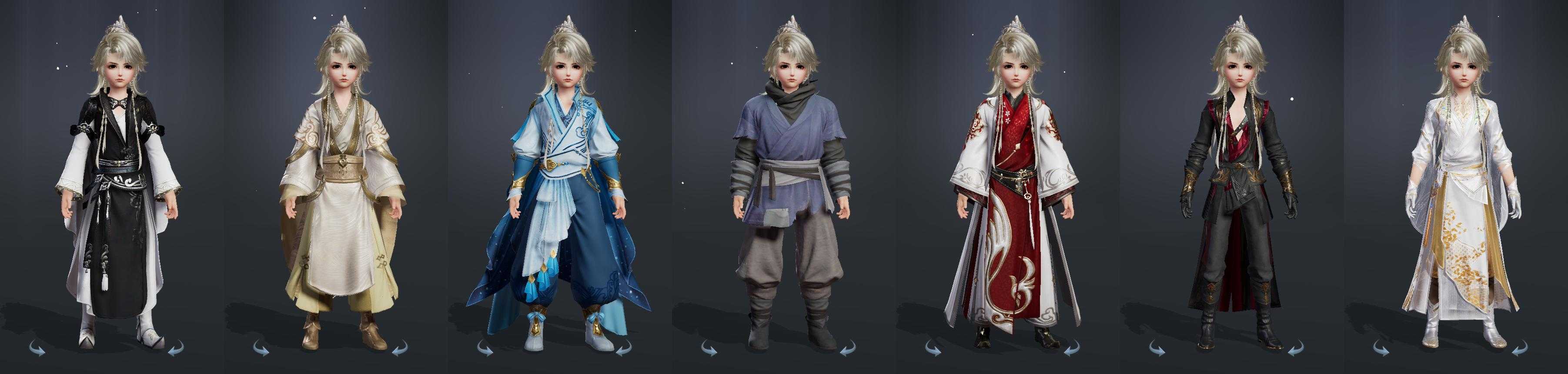Select the right rotate arrow under the white-gold gown
1568x374 pixels.
click(x=1519, y=348)
